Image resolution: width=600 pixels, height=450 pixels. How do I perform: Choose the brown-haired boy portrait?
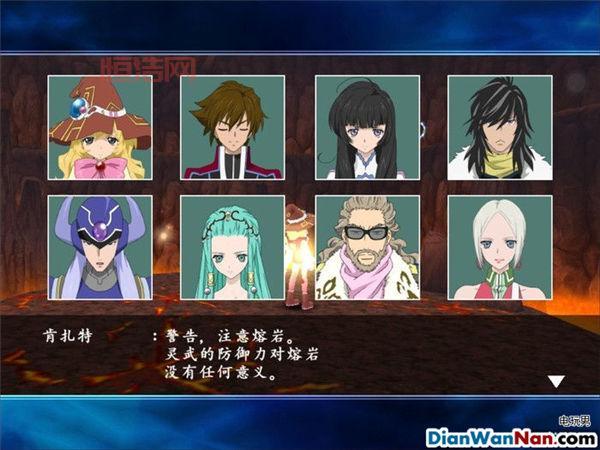point(232,127)
